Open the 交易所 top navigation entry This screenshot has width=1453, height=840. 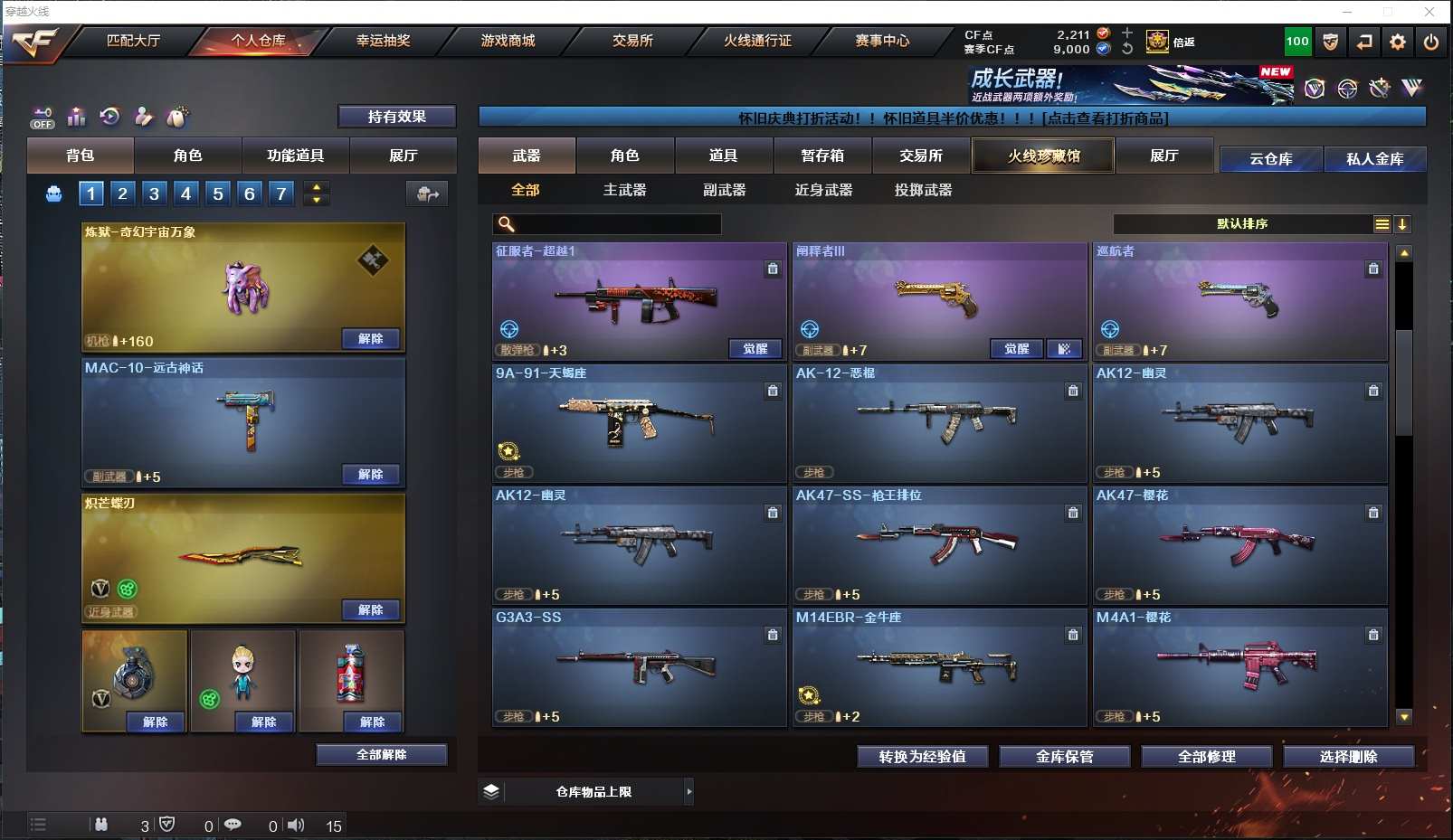coord(632,41)
